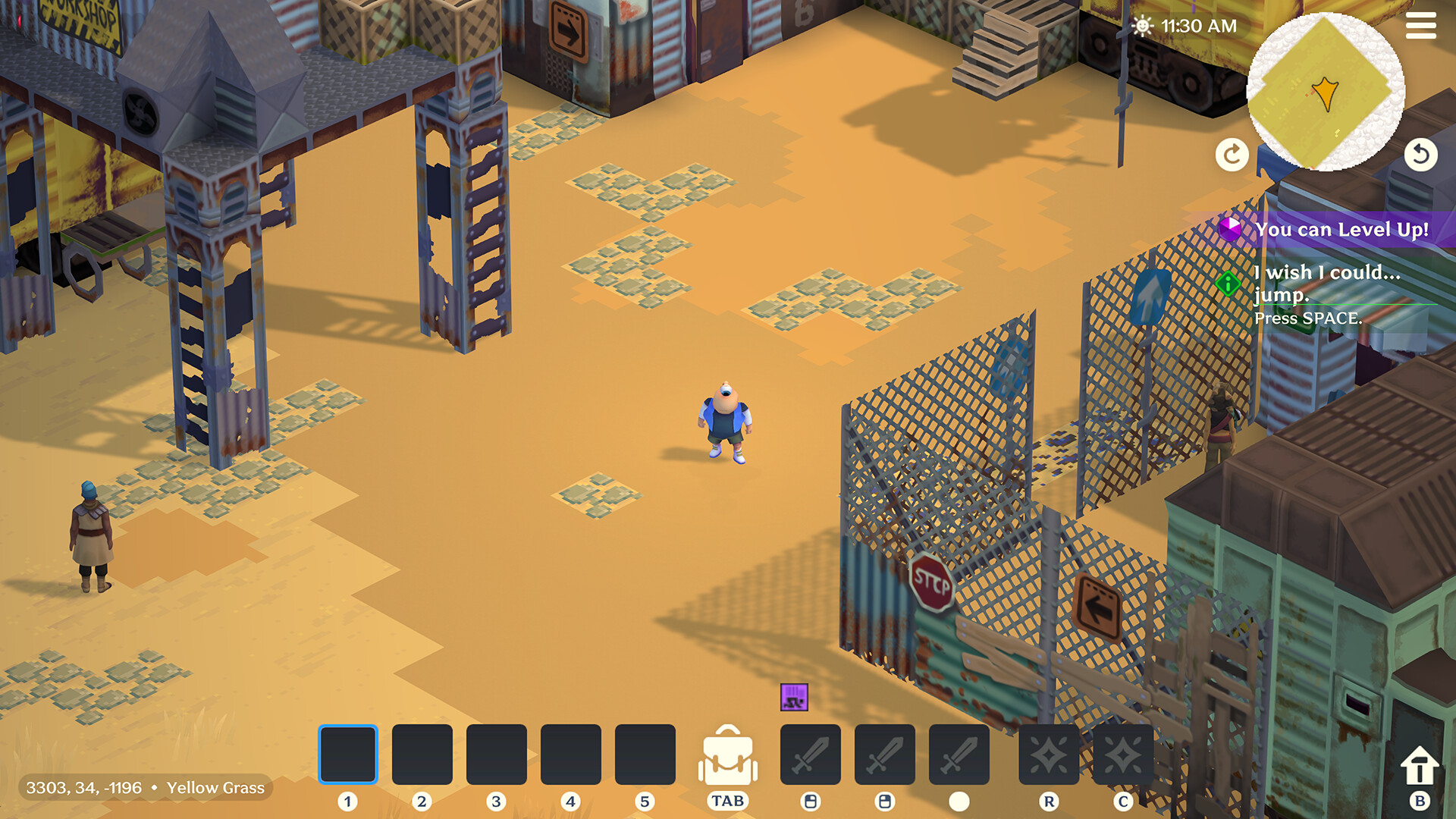This screenshot has height=819, width=1456.
Task: Rotate the camera counterclockwise
Action: tap(1421, 154)
